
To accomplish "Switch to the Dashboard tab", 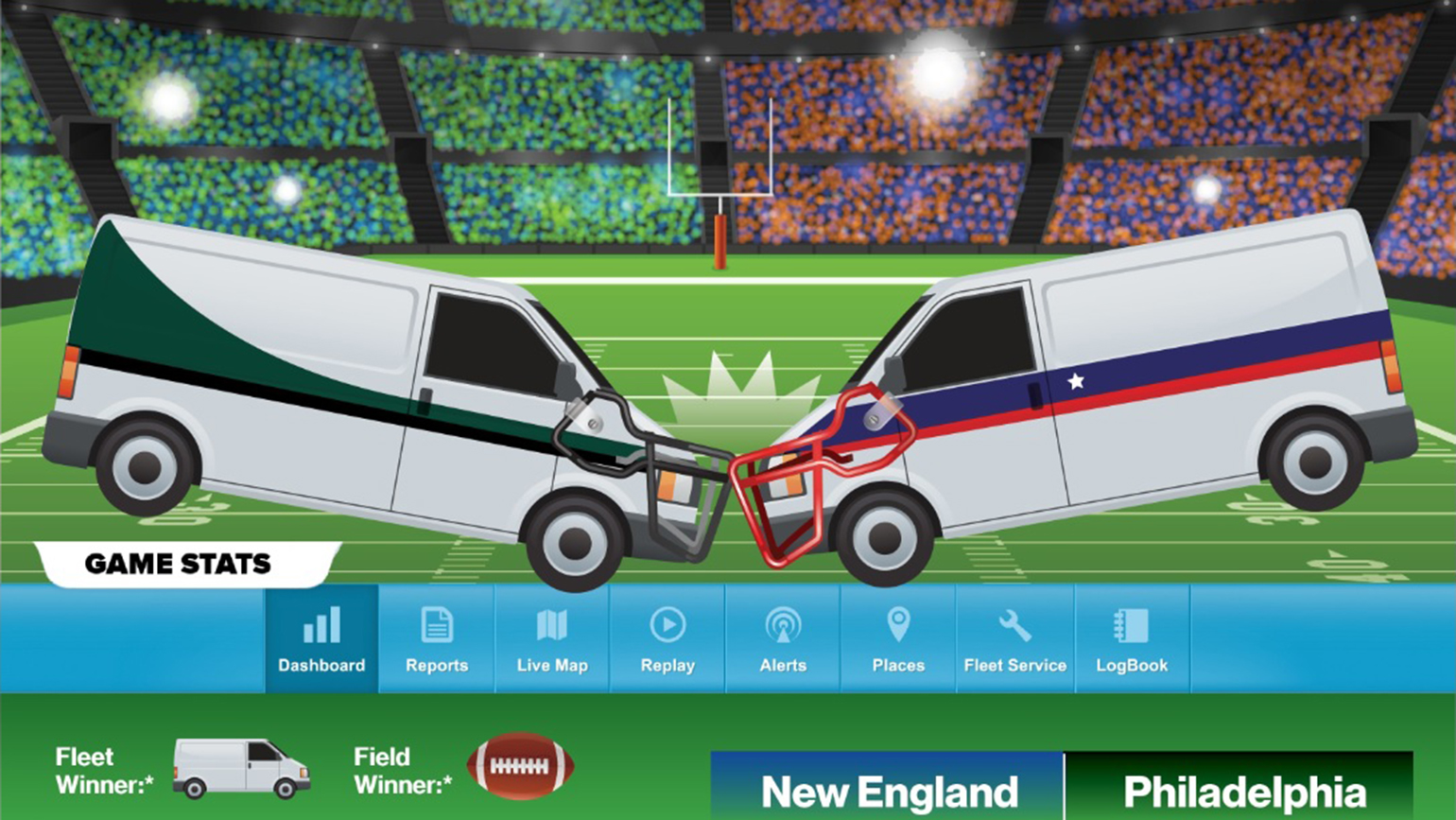I will coord(321,638).
